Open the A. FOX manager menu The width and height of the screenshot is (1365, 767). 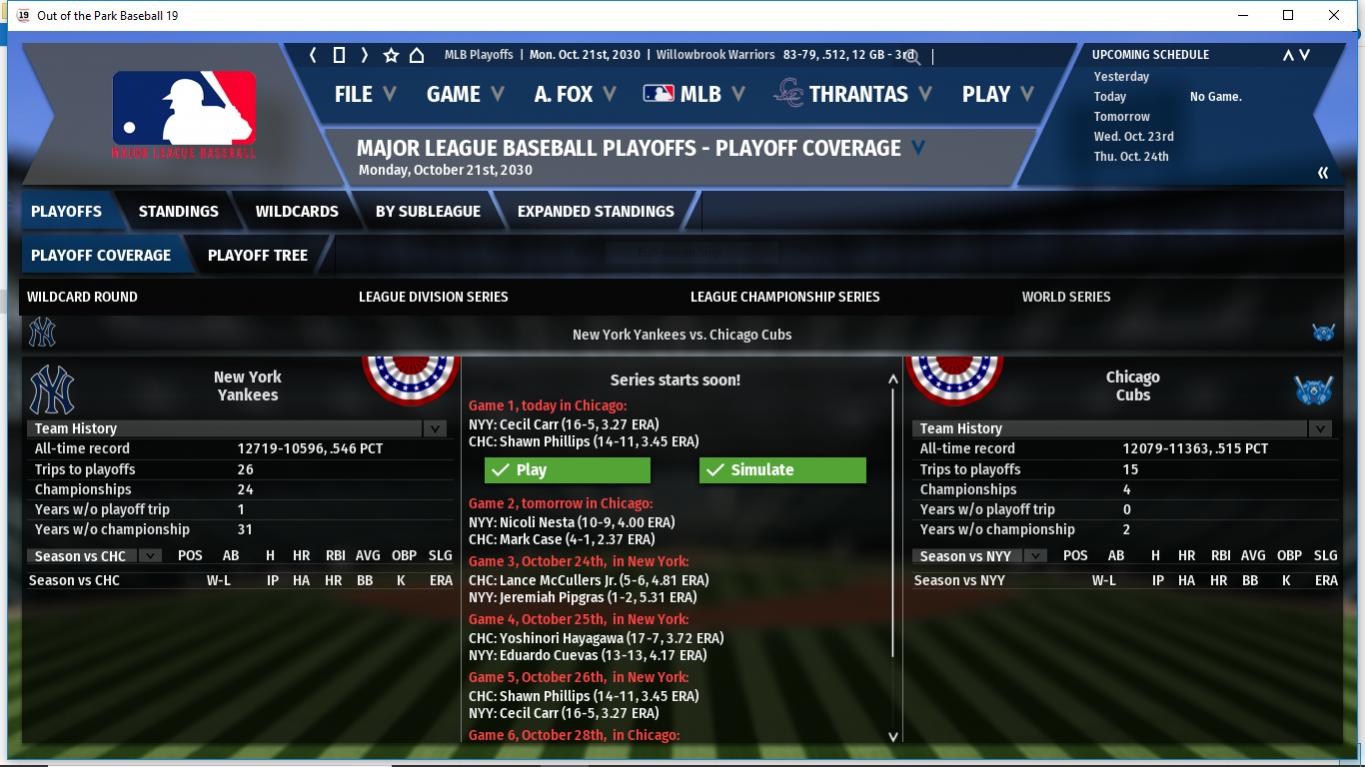pyautogui.click(x=574, y=94)
